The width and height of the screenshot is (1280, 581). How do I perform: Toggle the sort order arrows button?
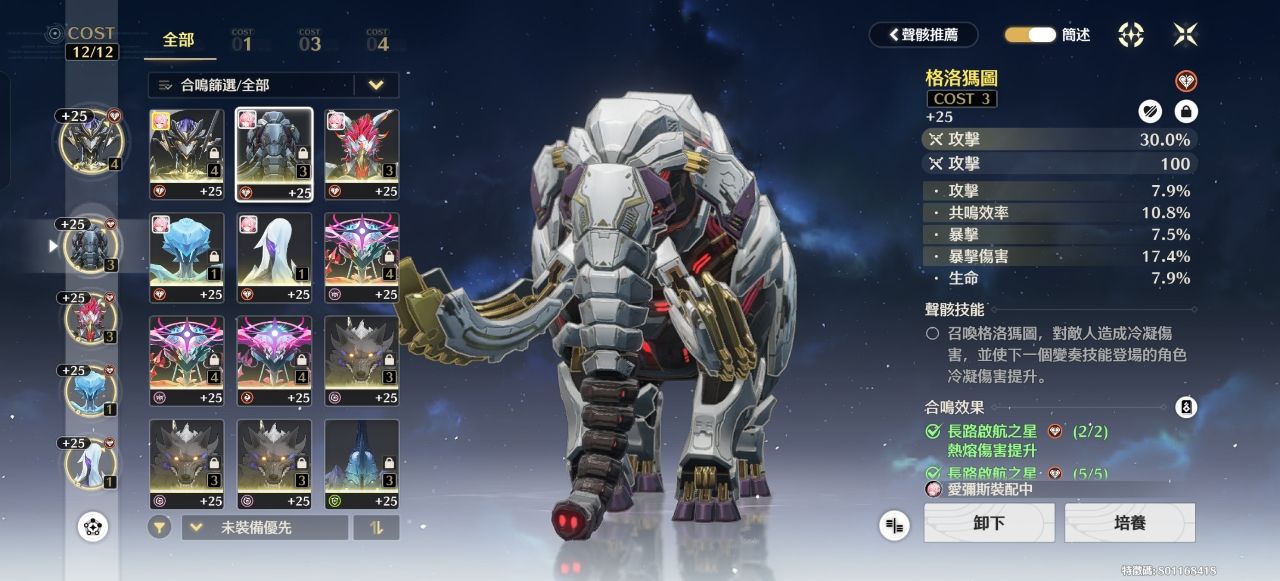click(377, 527)
